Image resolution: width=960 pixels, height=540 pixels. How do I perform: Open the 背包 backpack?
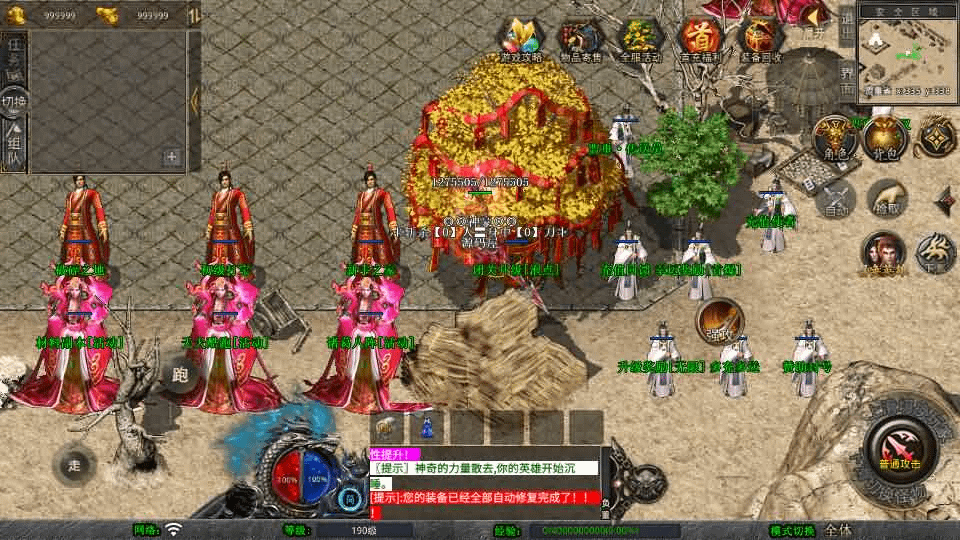pos(884,138)
